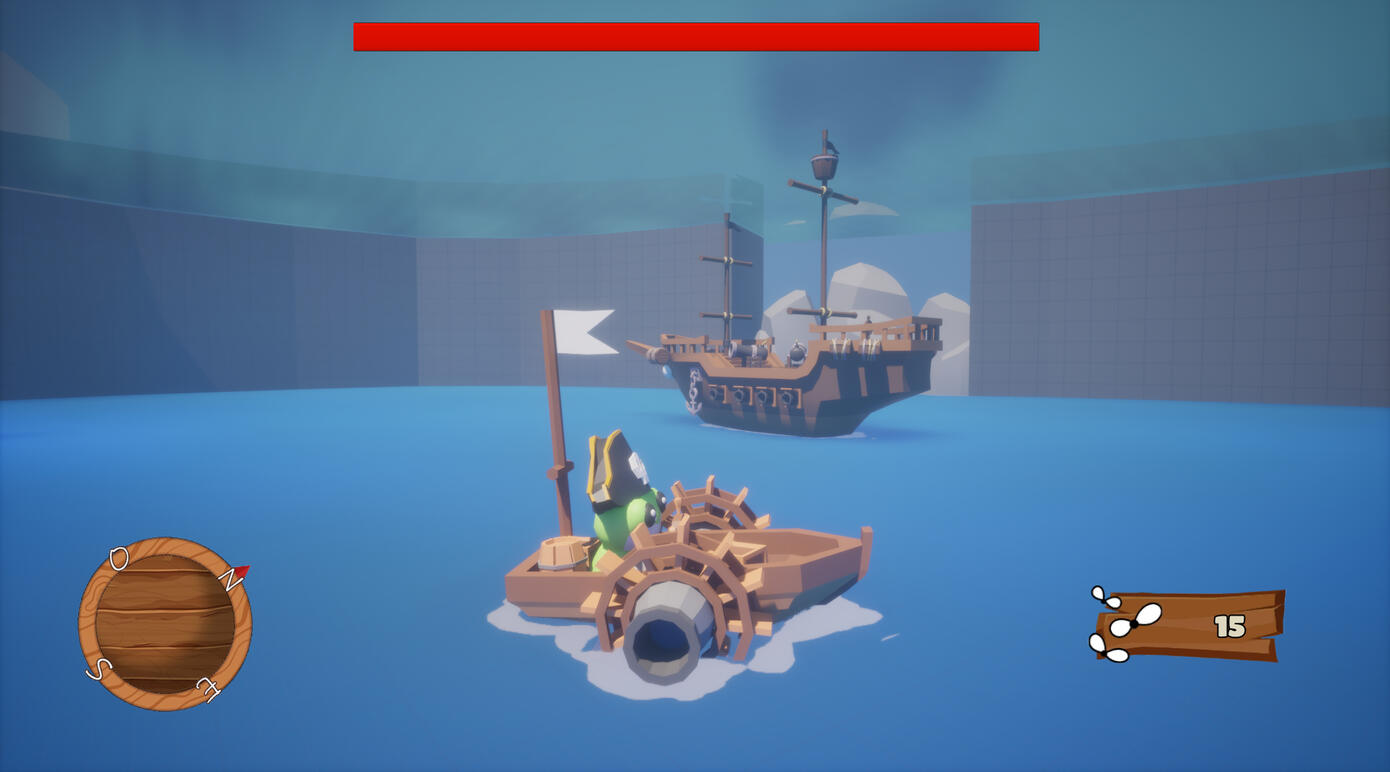Select the enemy pirate ship
Image resolution: width=1390 pixels, height=772 pixels.
(x=790, y=360)
